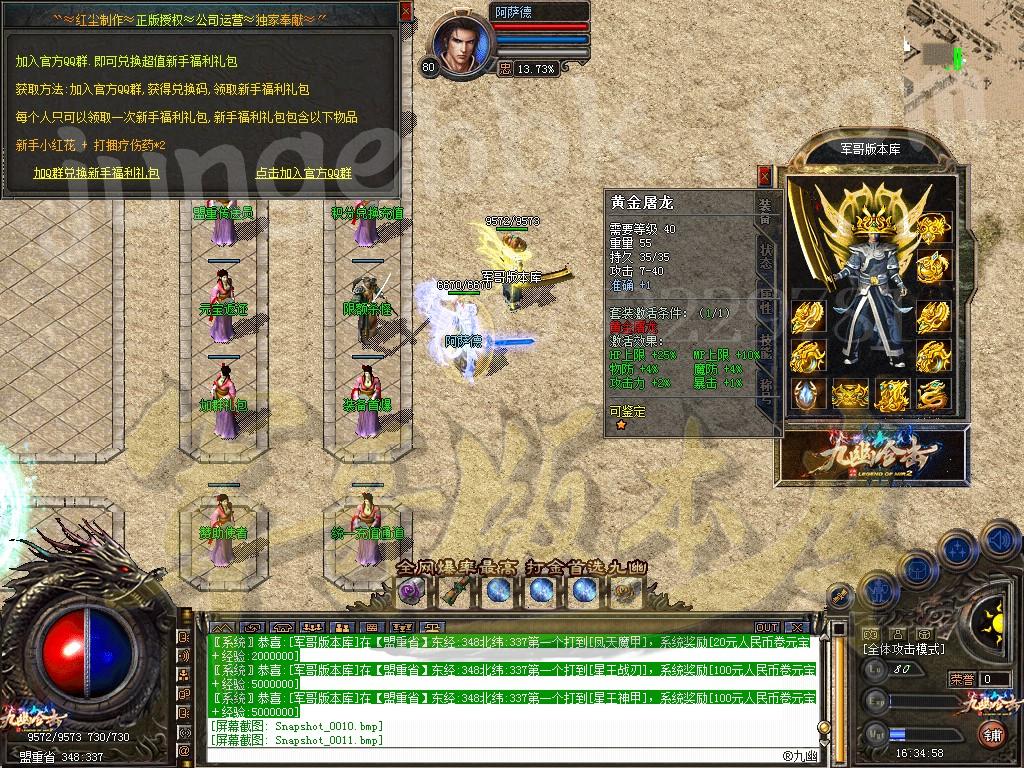Select the golden dragon equipment slot

(x=931, y=395)
